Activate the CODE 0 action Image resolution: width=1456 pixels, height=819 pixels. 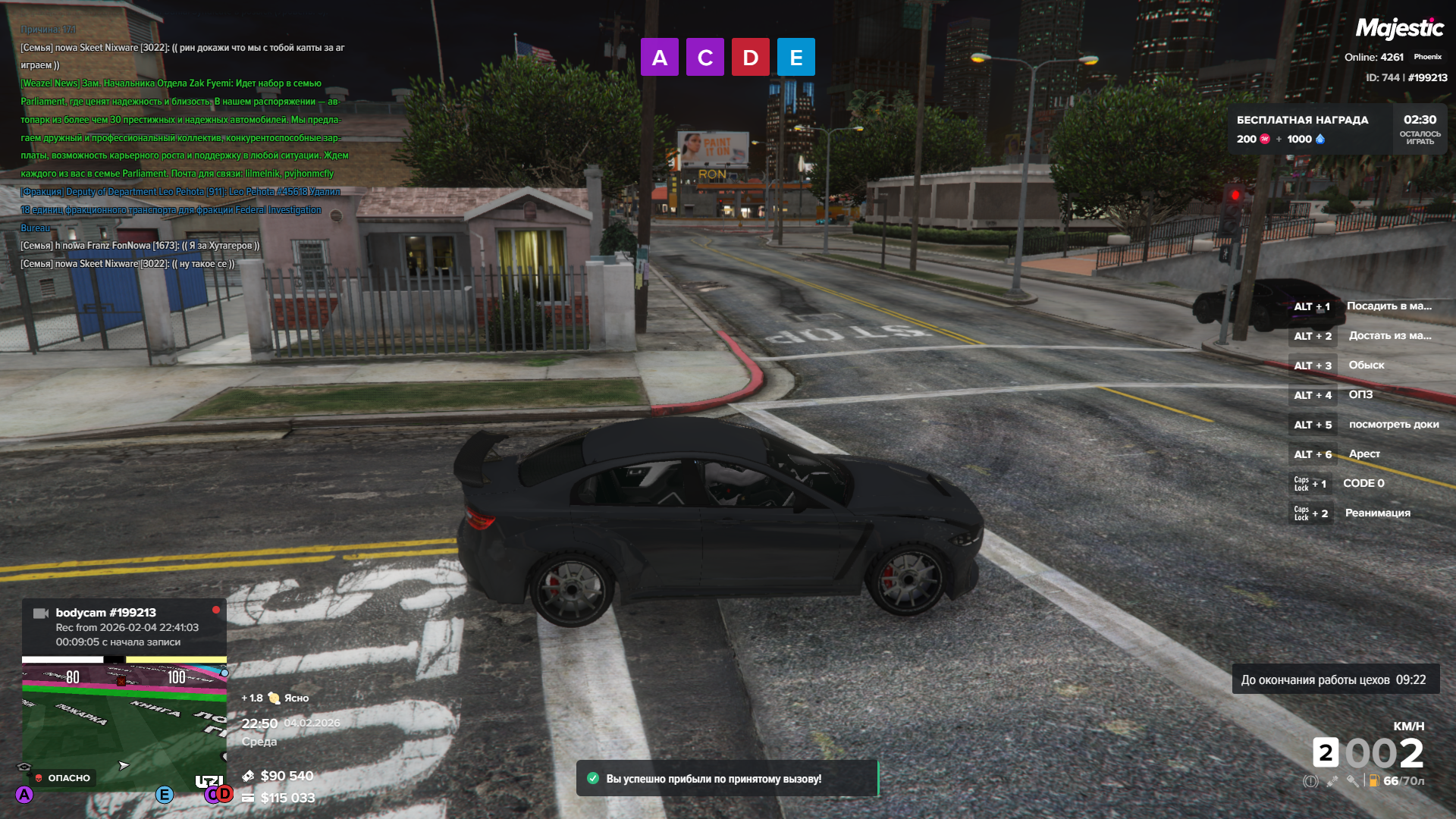click(1363, 484)
